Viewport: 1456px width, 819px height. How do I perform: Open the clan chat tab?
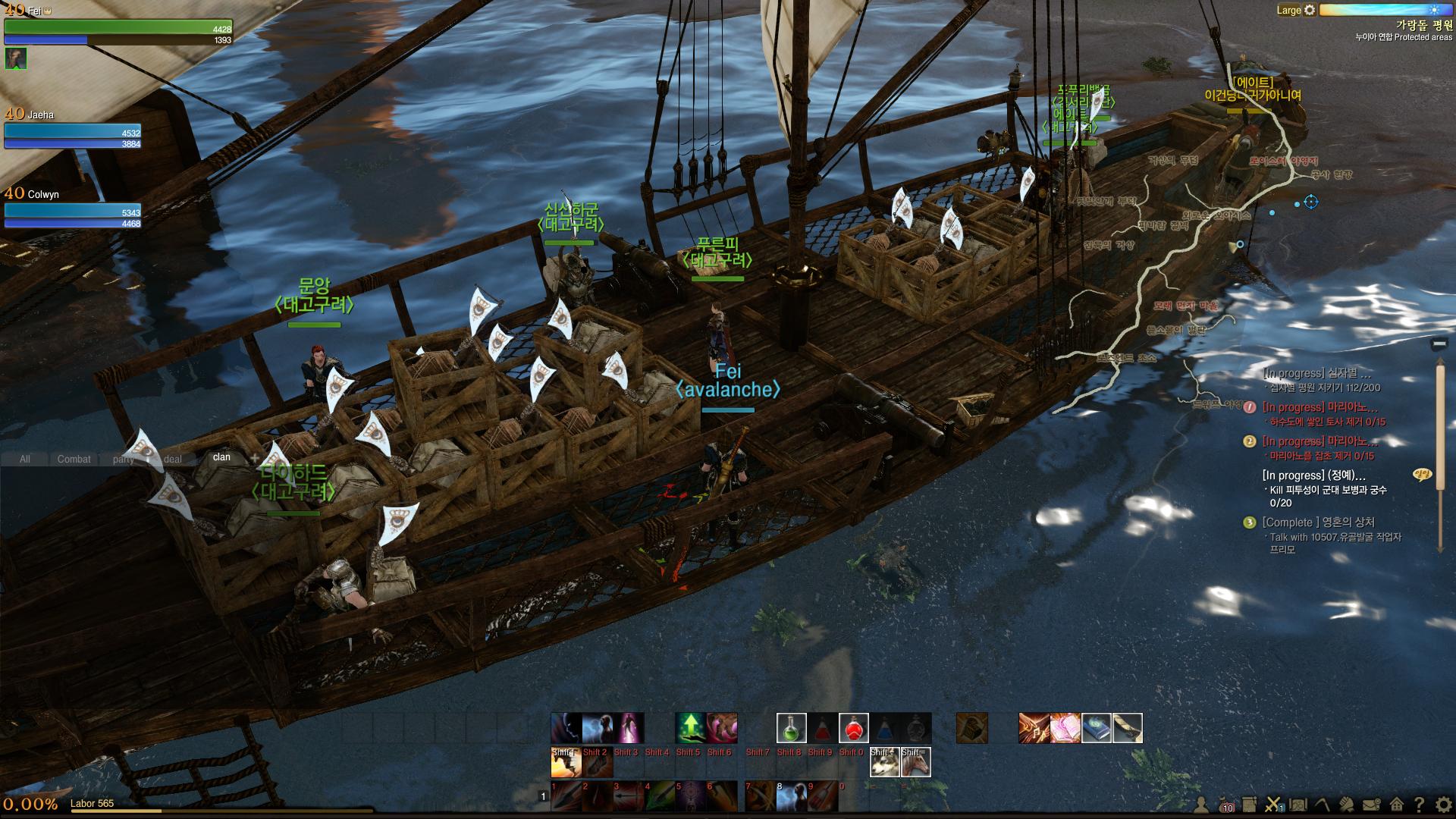coord(221,457)
